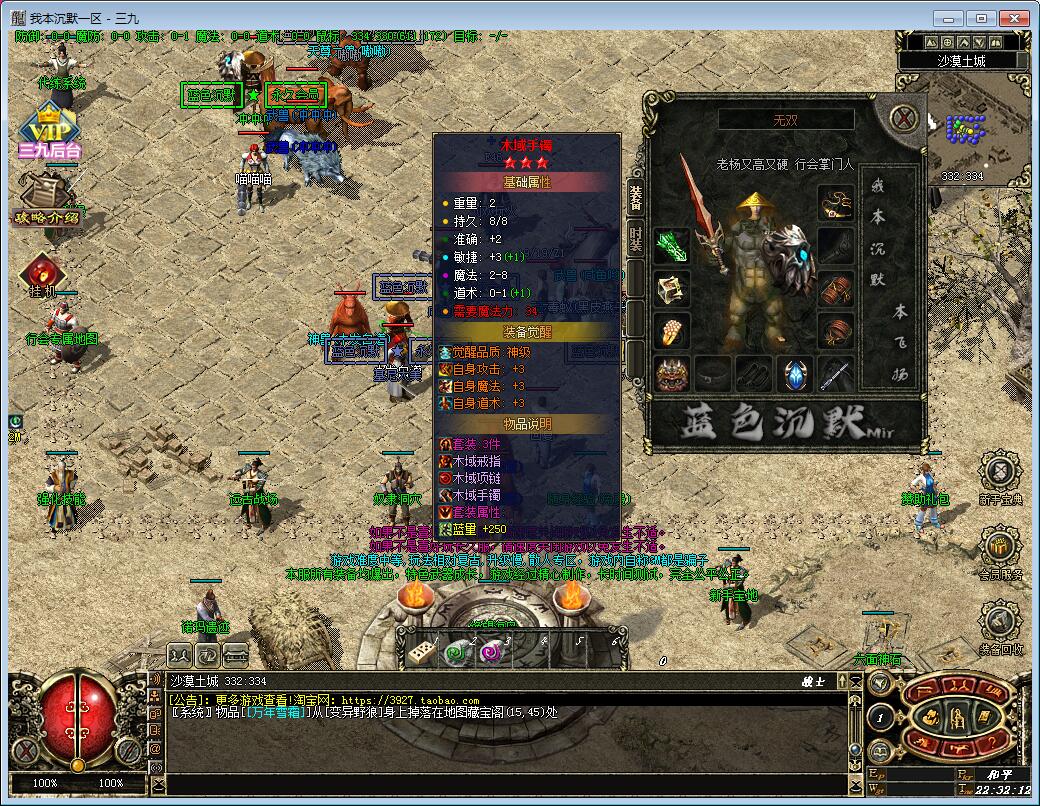Use the green swirl hotbar item

click(456, 652)
